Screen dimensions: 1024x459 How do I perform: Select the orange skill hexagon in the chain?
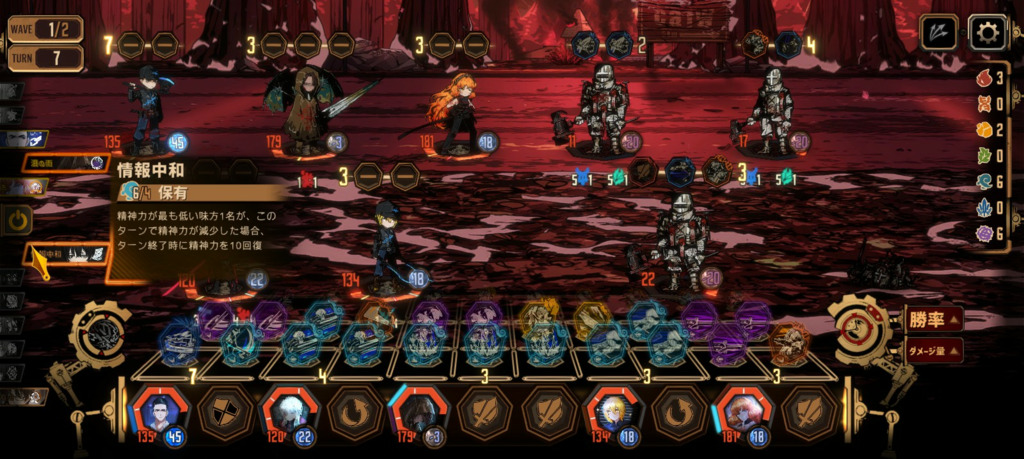point(790,344)
